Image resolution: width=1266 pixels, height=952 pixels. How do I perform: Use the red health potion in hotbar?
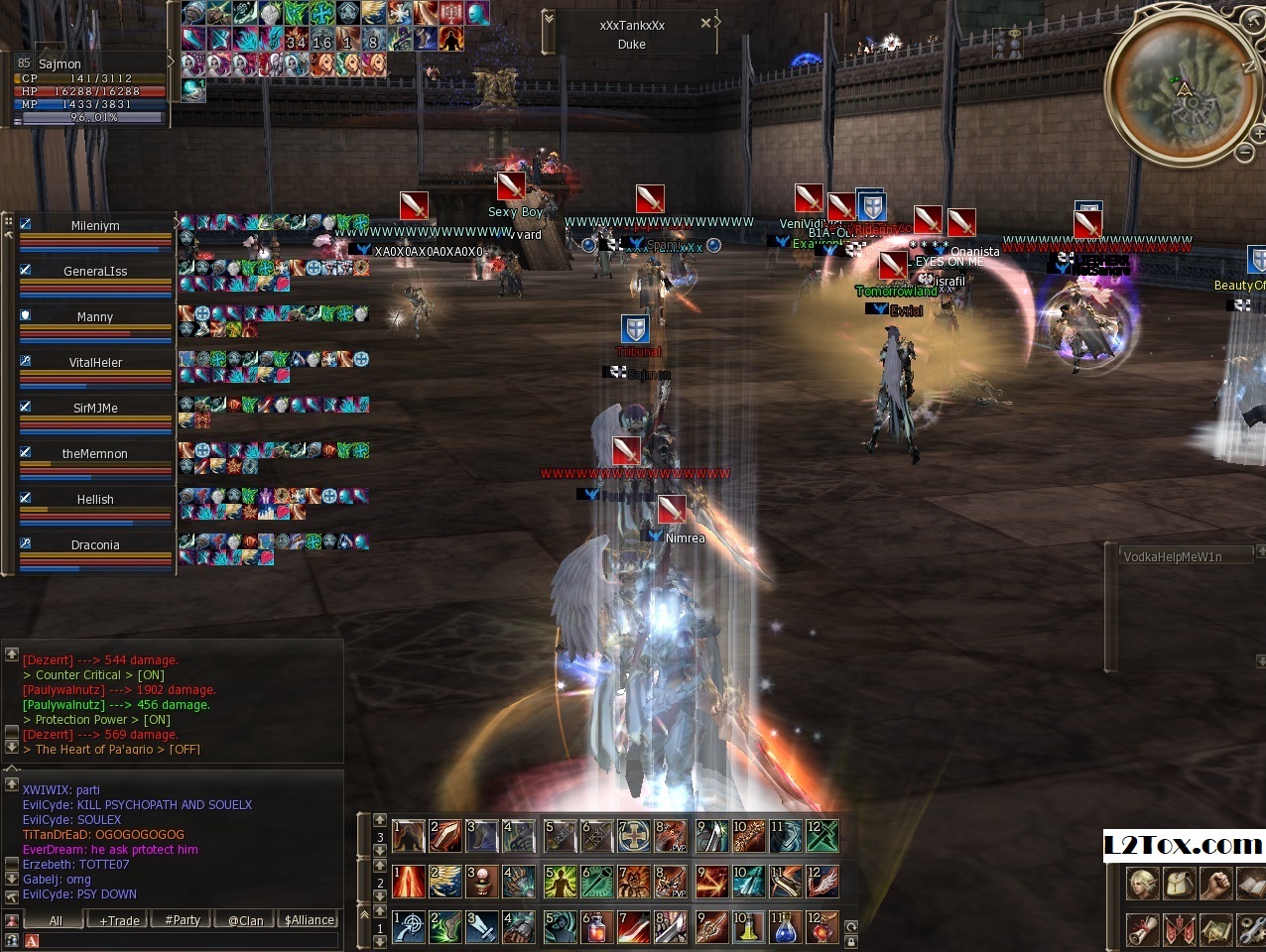[x=596, y=928]
